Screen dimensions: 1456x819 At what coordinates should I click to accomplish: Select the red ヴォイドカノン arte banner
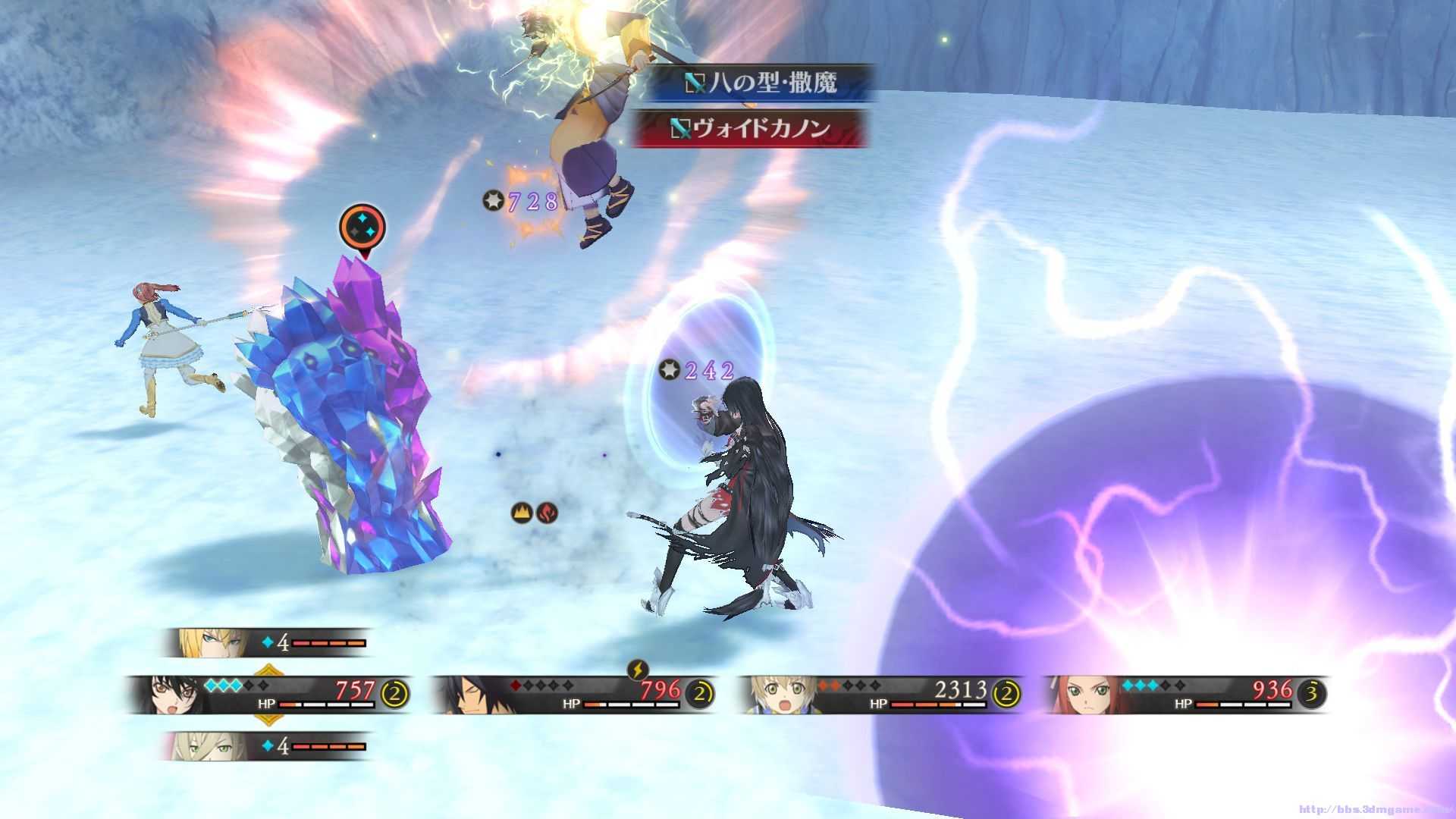[x=751, y=128]
